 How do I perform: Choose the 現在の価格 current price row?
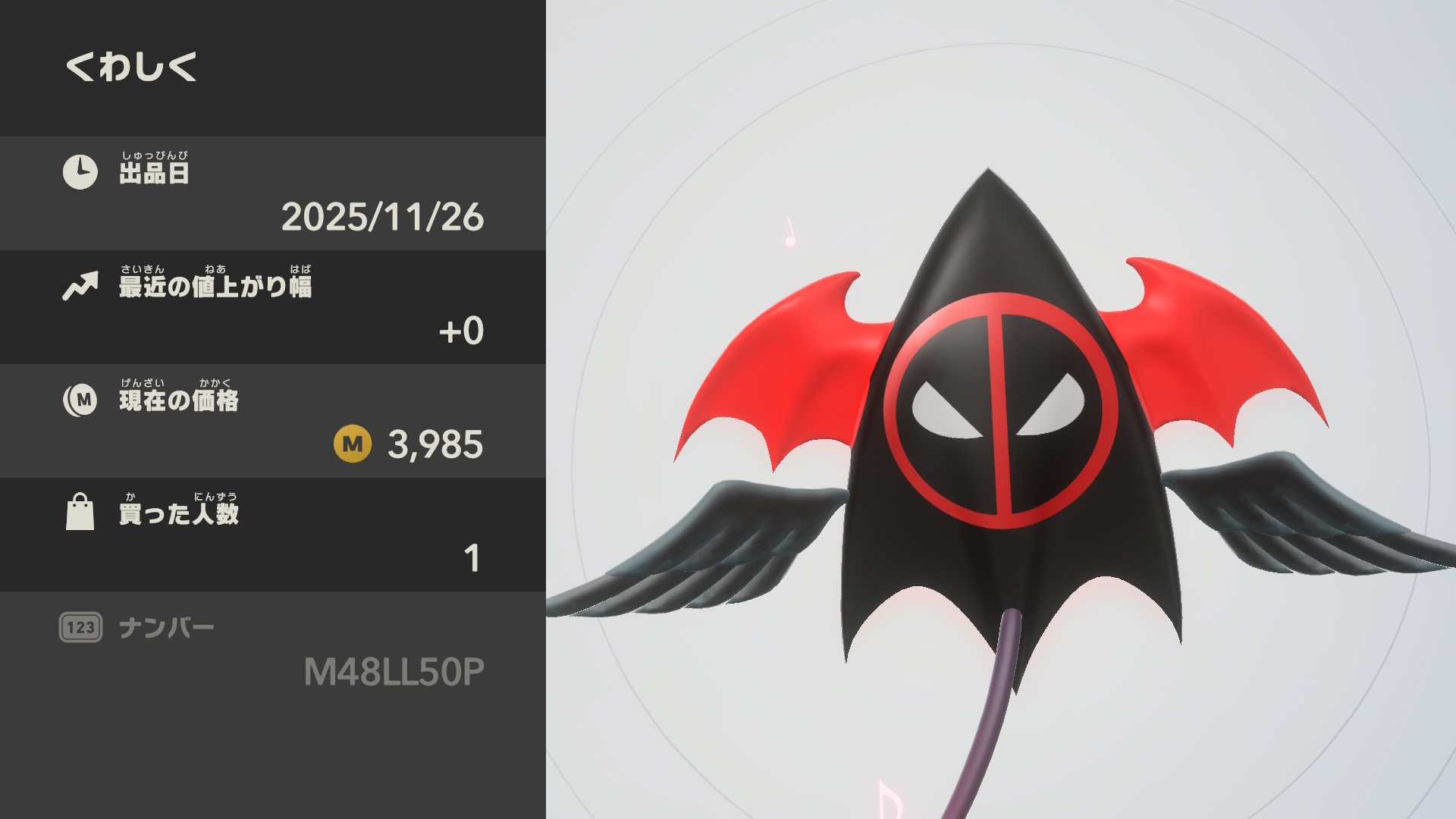tap(273, 421)
